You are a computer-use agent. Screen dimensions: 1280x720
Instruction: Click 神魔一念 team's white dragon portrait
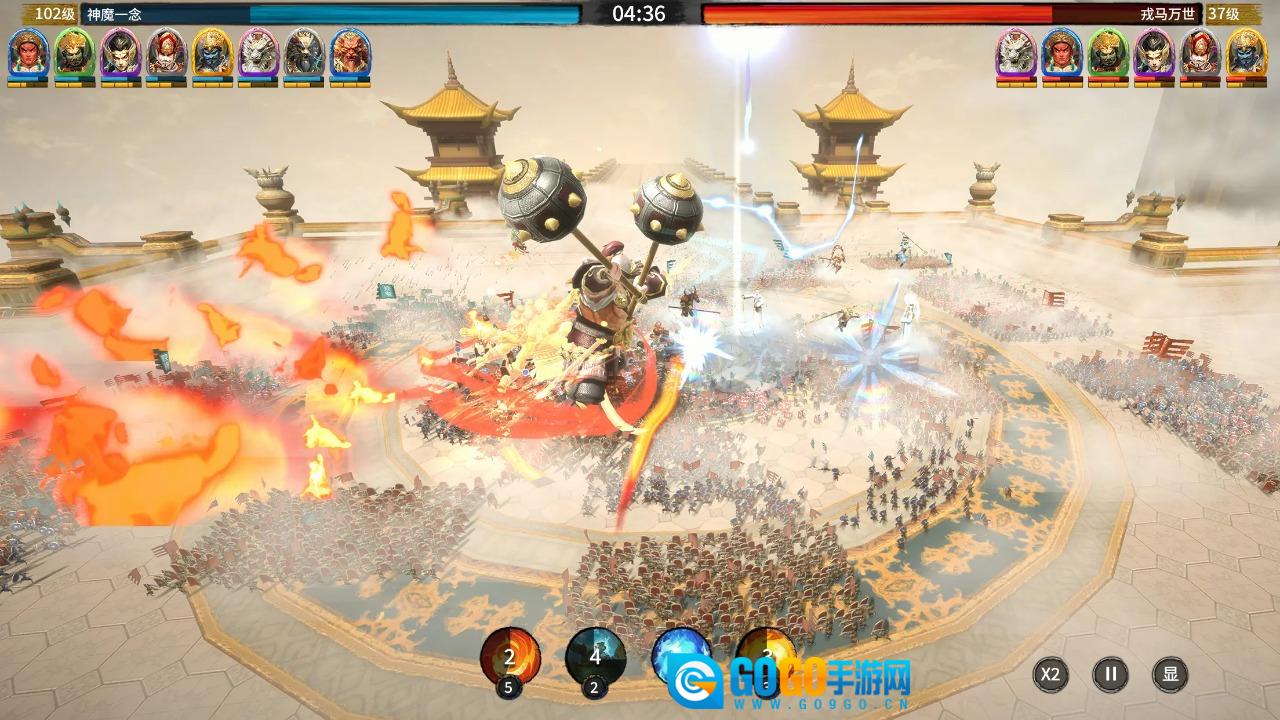[258, 53]
